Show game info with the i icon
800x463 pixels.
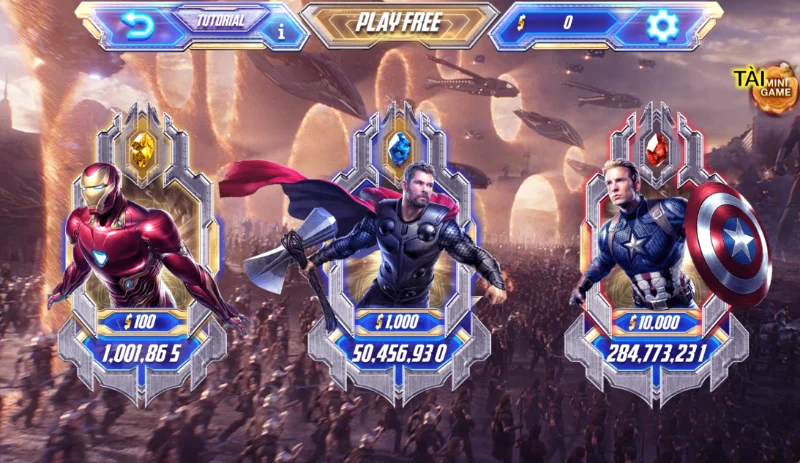pyautogui.click(x=280, y=30)
